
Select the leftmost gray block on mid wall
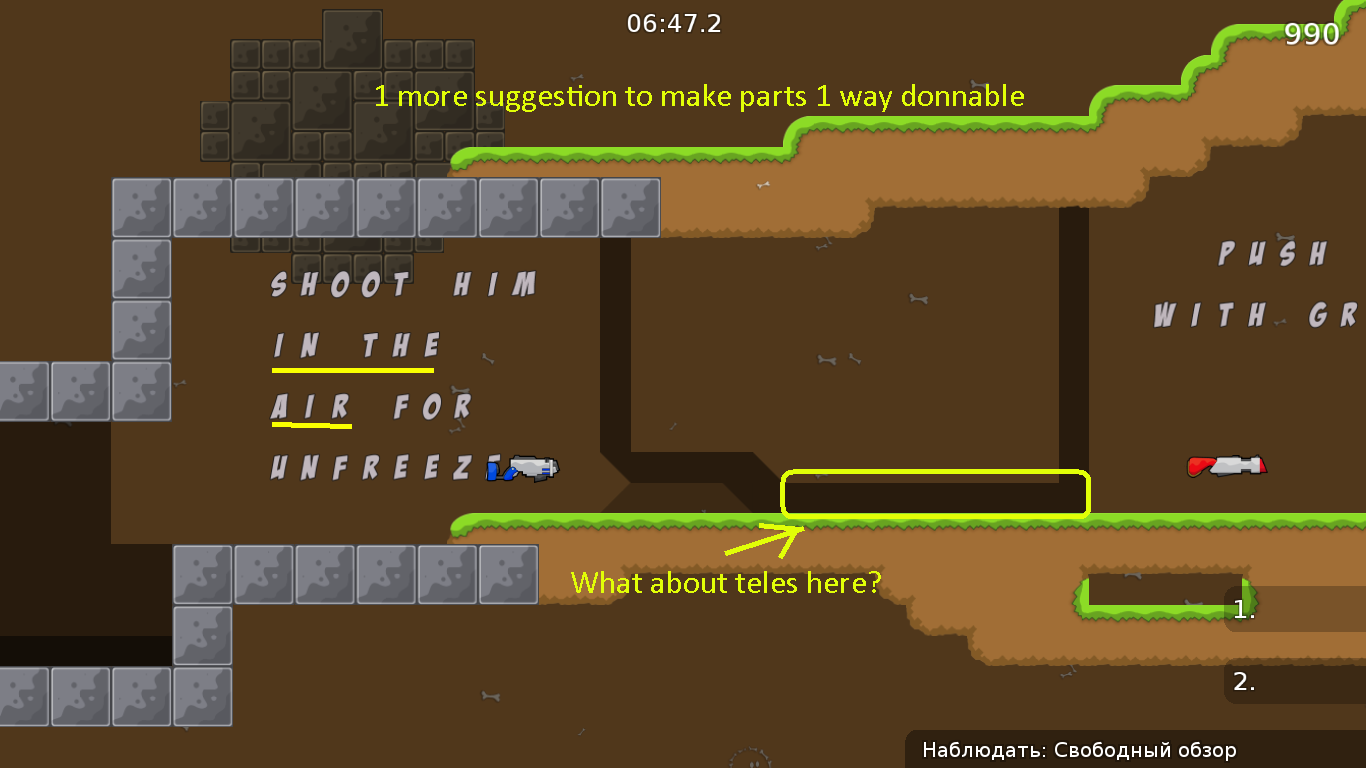[x=141, y=208]
